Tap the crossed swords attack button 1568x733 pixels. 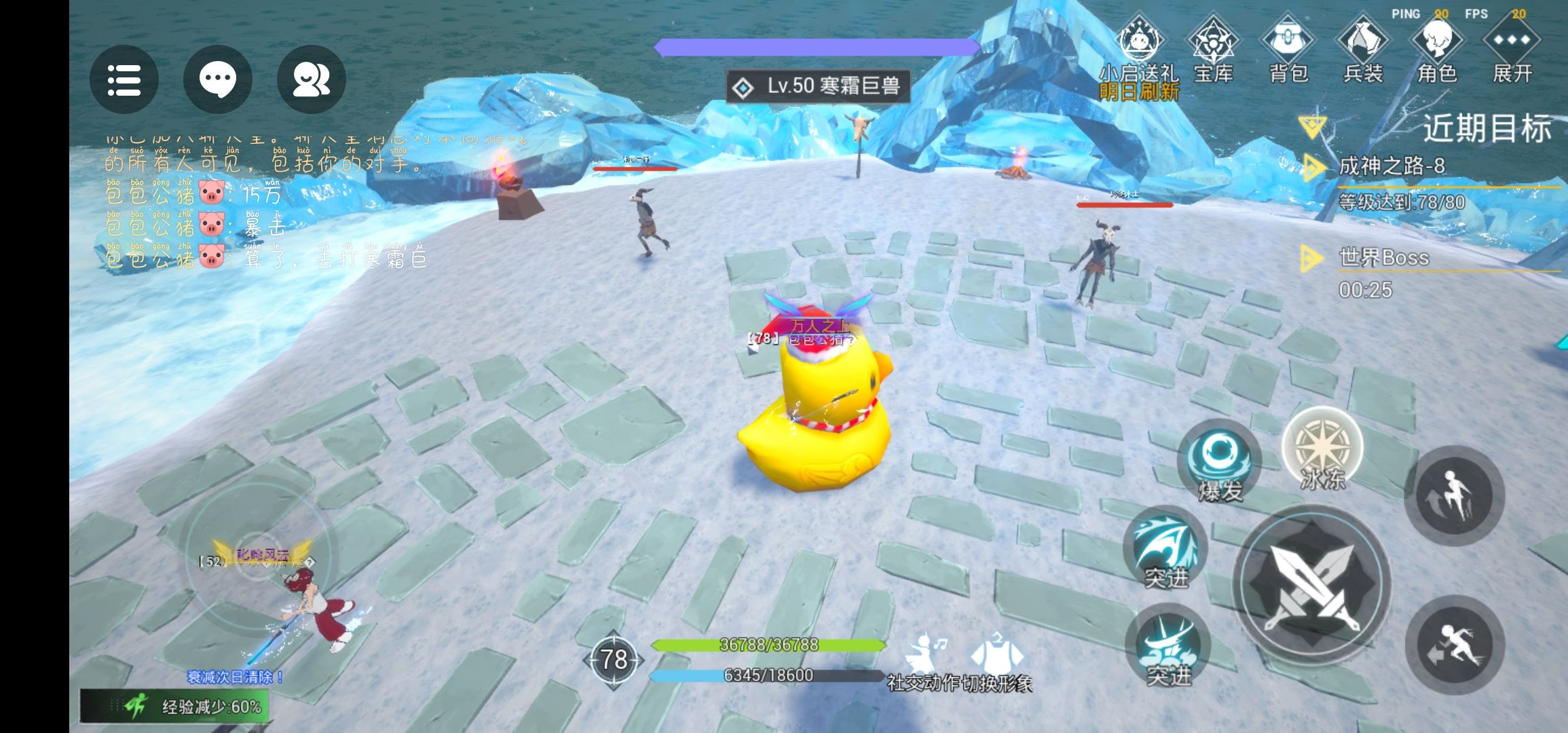coord(1311,585)
